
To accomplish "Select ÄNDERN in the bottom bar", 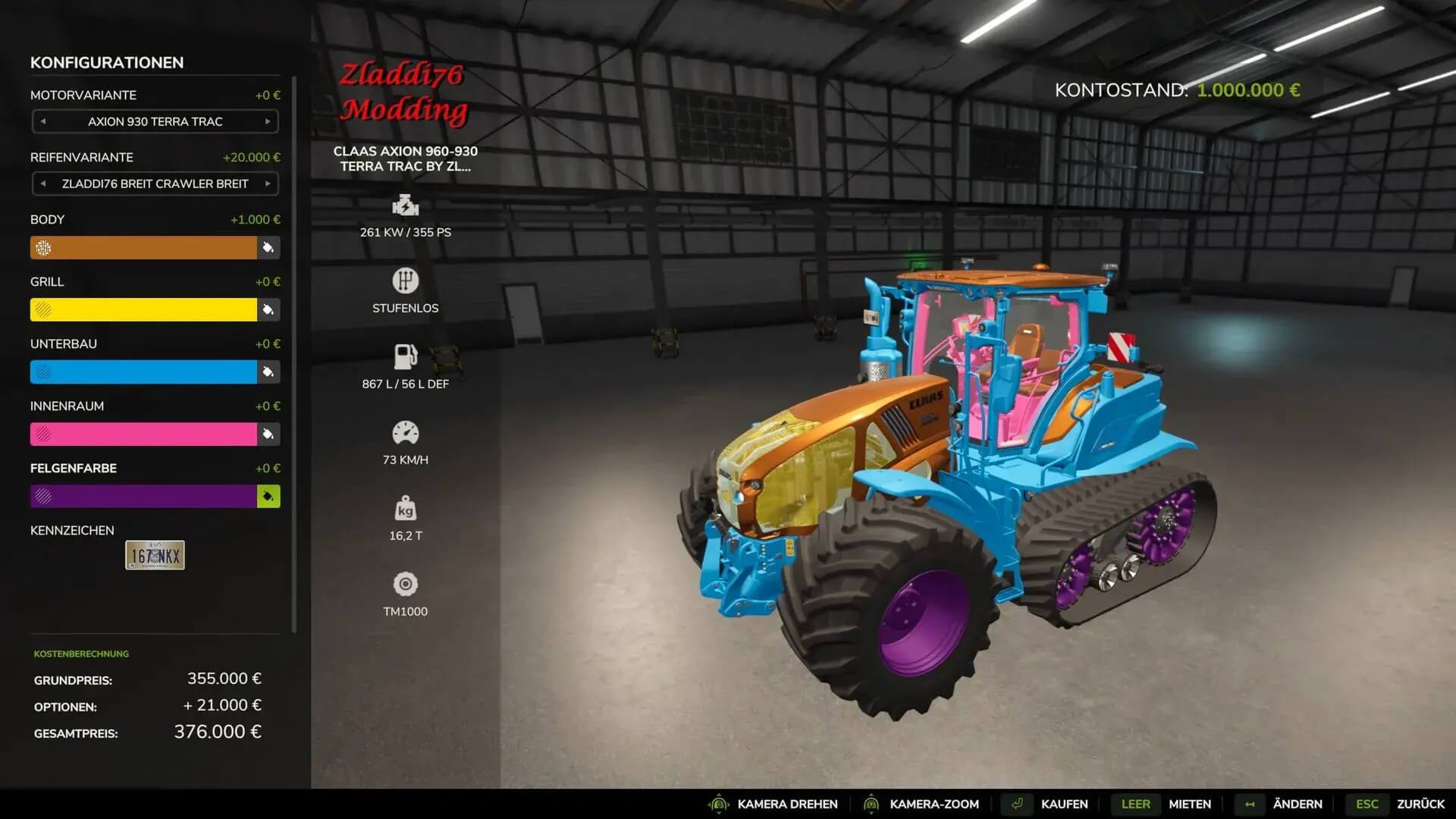I will [x=1297, y=804].
